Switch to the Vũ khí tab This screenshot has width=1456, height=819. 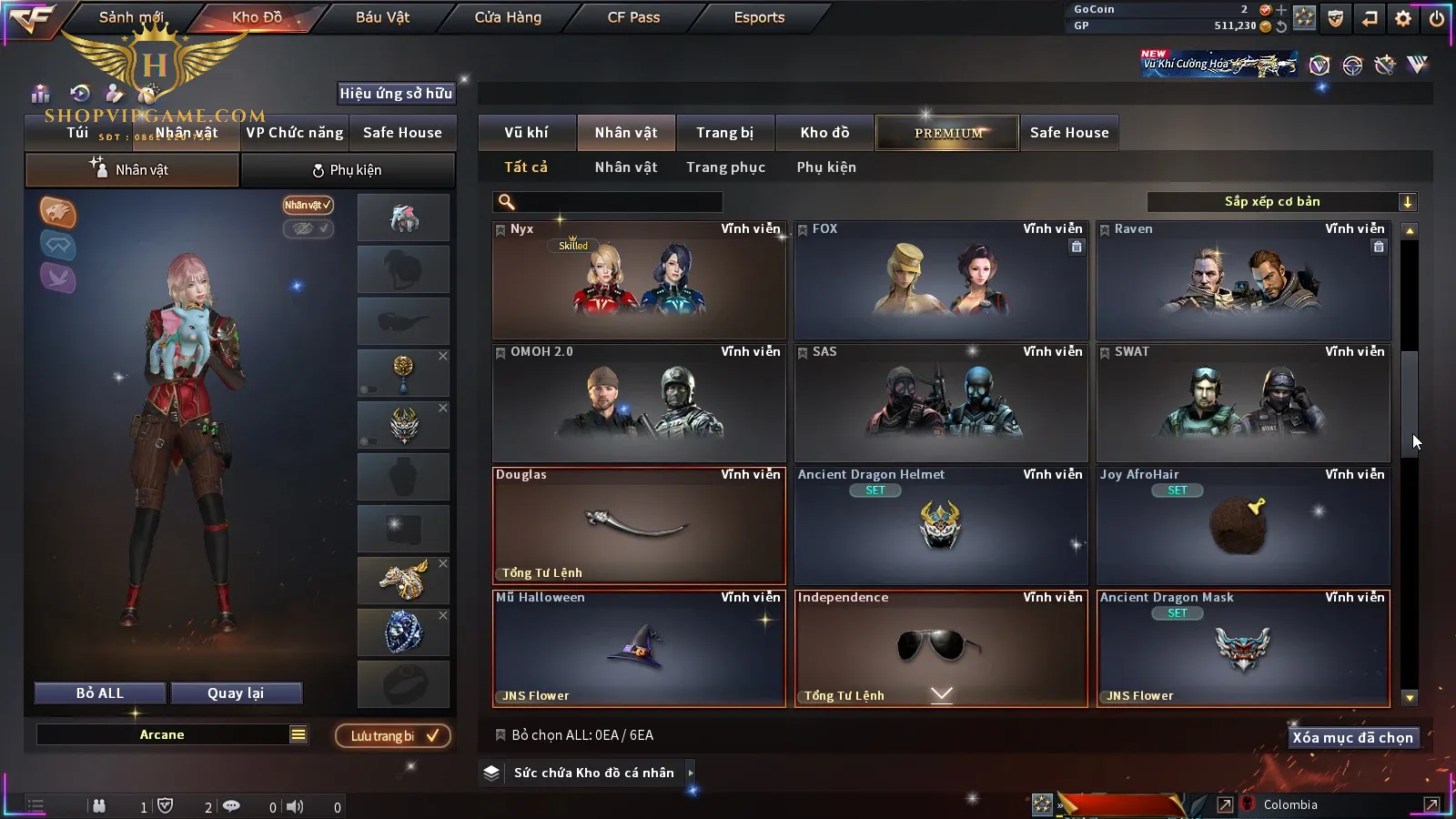526,133
